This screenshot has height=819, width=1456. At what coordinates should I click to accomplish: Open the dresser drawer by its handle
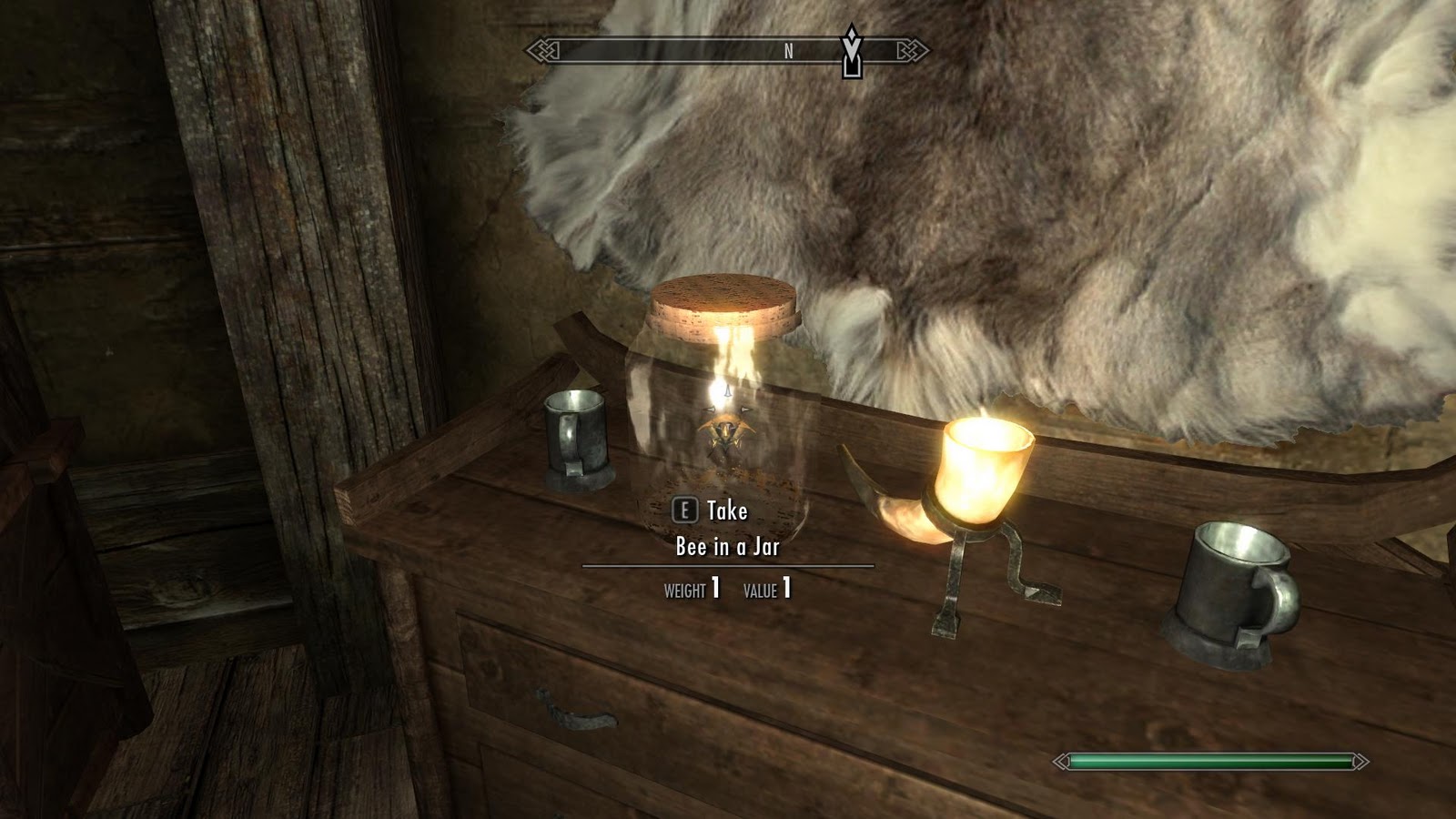(573, 714)
